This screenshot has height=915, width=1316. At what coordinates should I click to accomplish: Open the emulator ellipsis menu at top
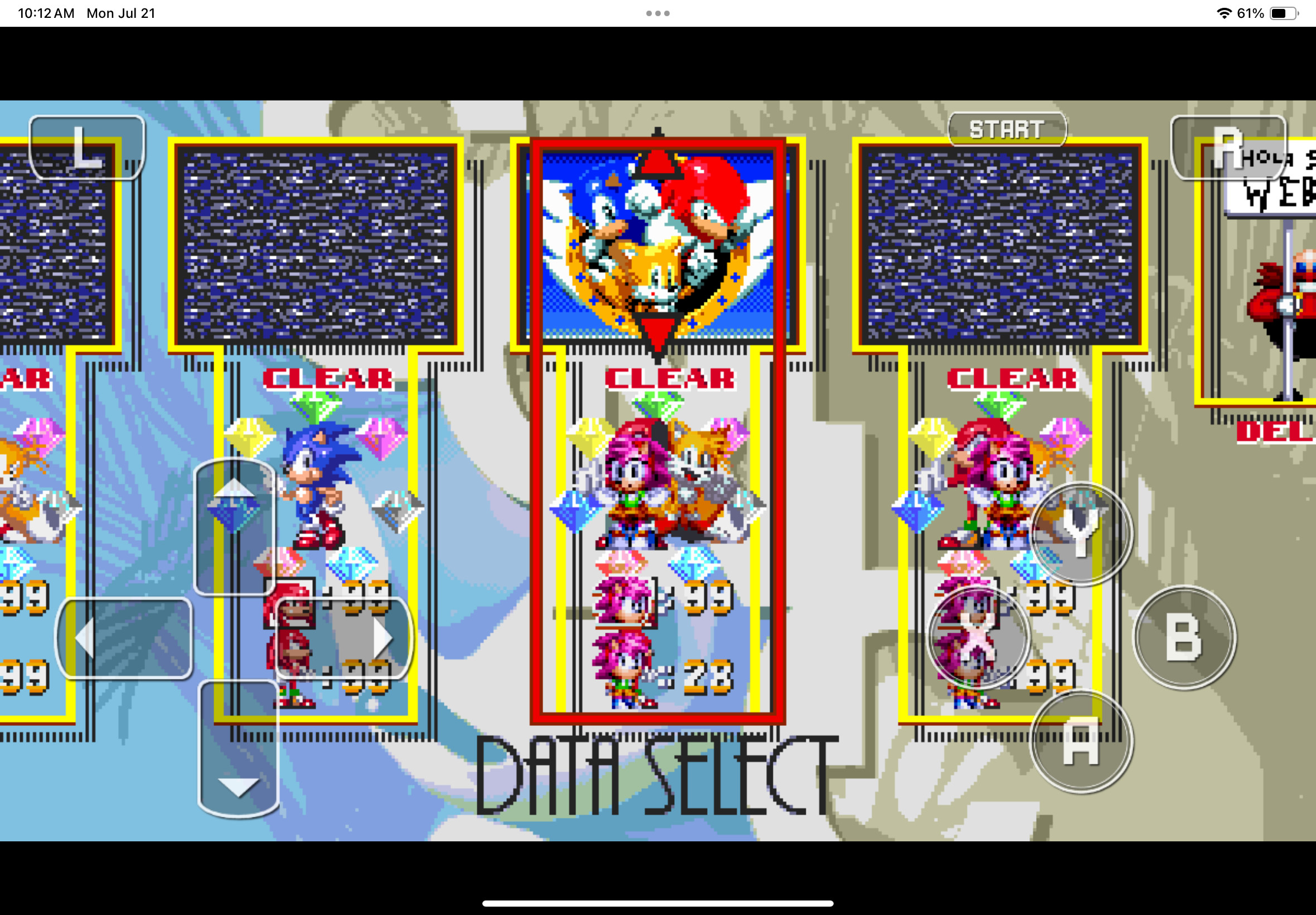pos(657,12)
